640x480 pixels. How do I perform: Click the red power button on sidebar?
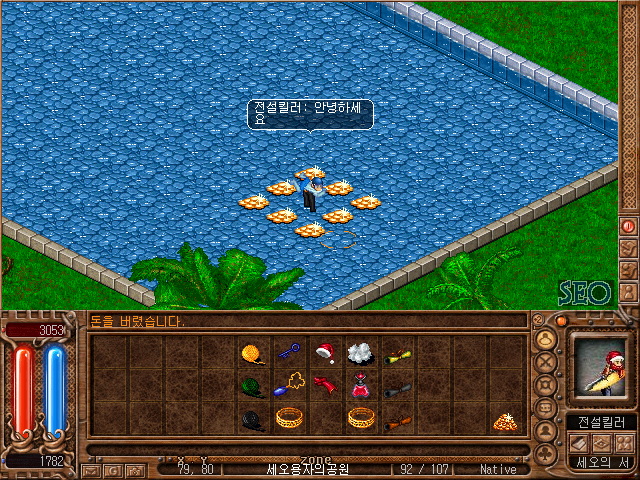pos(629,227)
